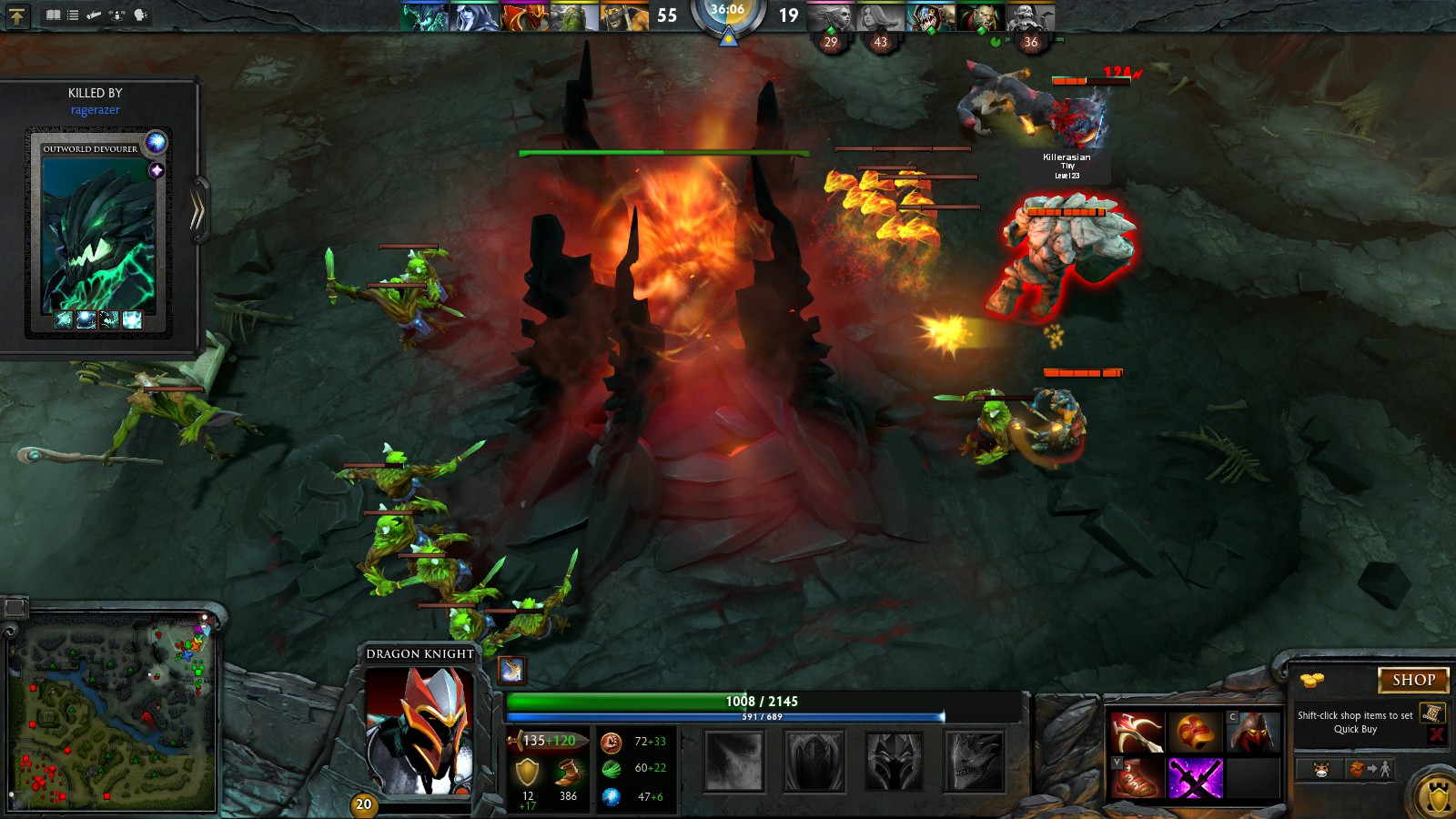Clear the quick buy with red X
The height and width of the screenshot is (819, 1456).
pyautogui.click(x=1436, y=734)
